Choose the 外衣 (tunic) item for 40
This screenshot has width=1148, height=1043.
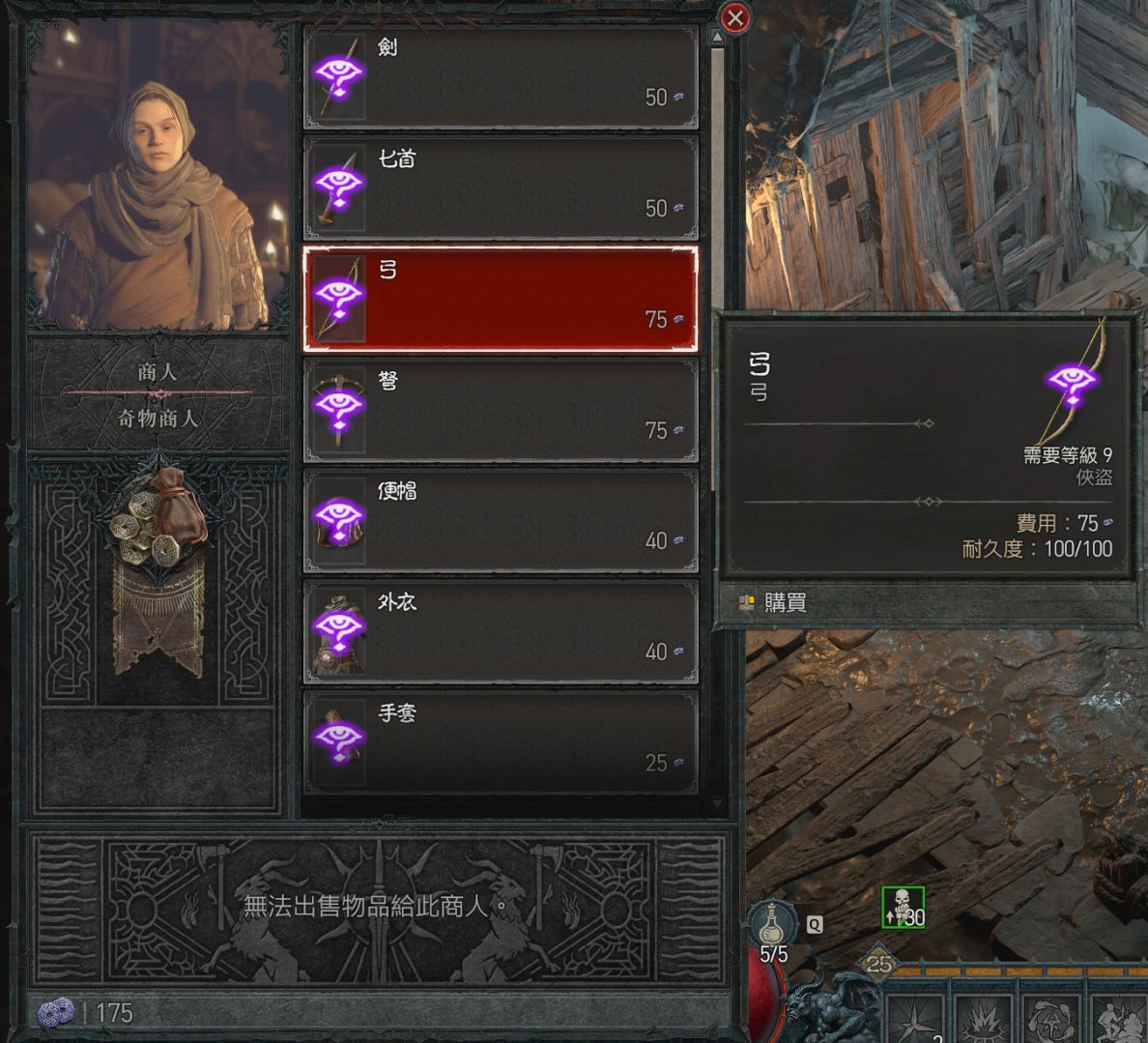click(501, 631)
